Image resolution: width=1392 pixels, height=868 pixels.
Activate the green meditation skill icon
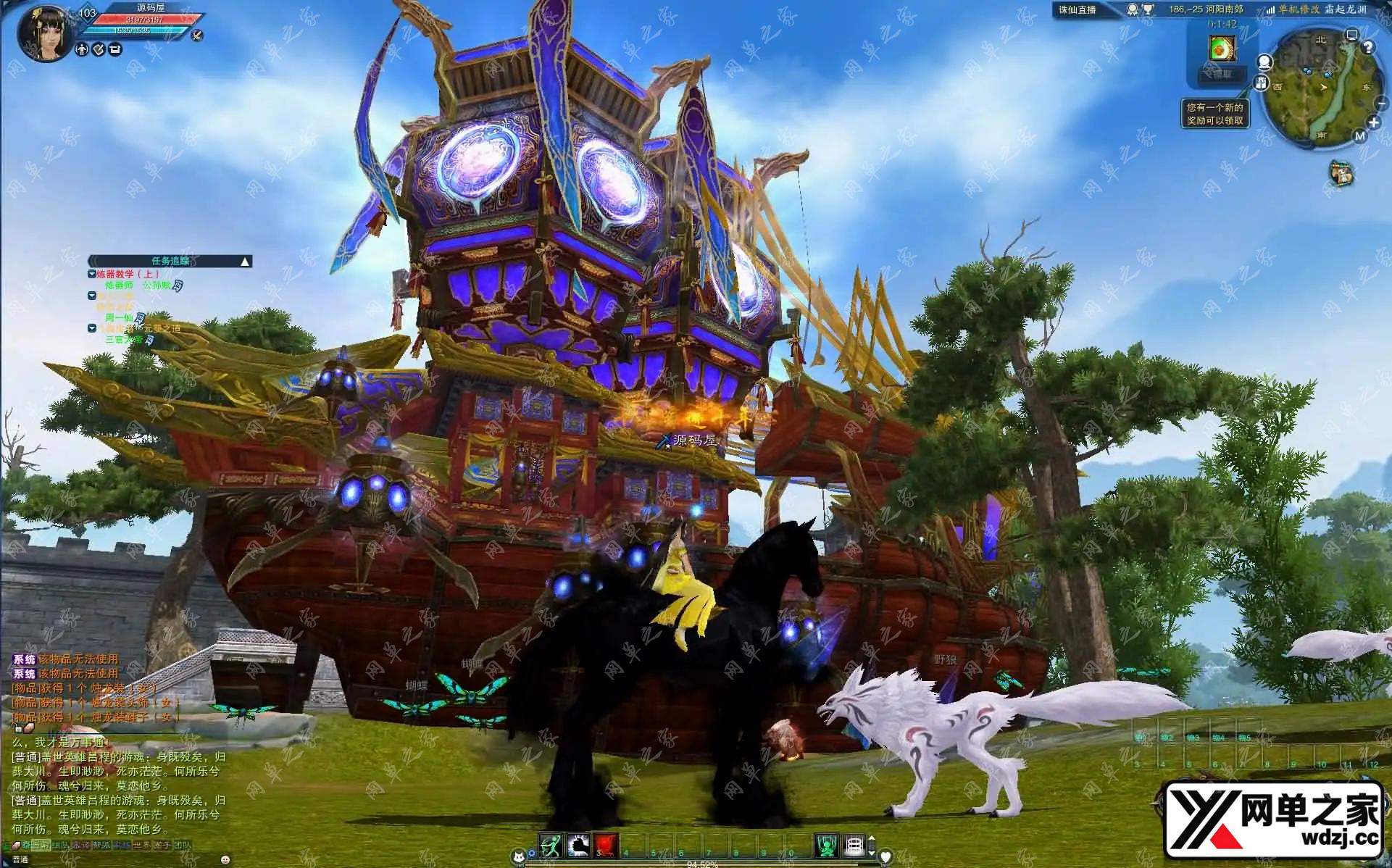click(x=827, y=845)
